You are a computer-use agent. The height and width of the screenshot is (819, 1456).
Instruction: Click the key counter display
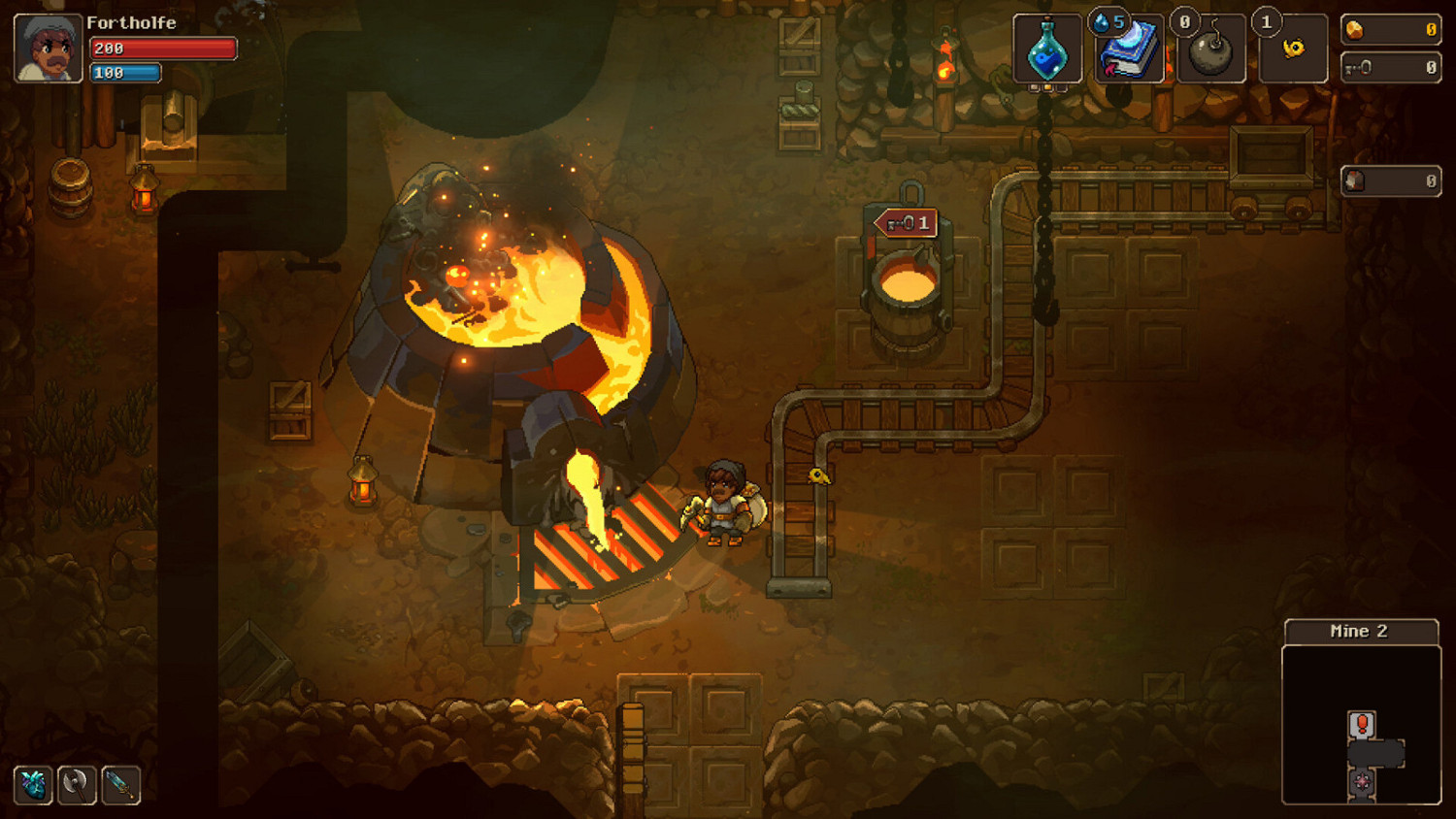(x=1390, y=68)
